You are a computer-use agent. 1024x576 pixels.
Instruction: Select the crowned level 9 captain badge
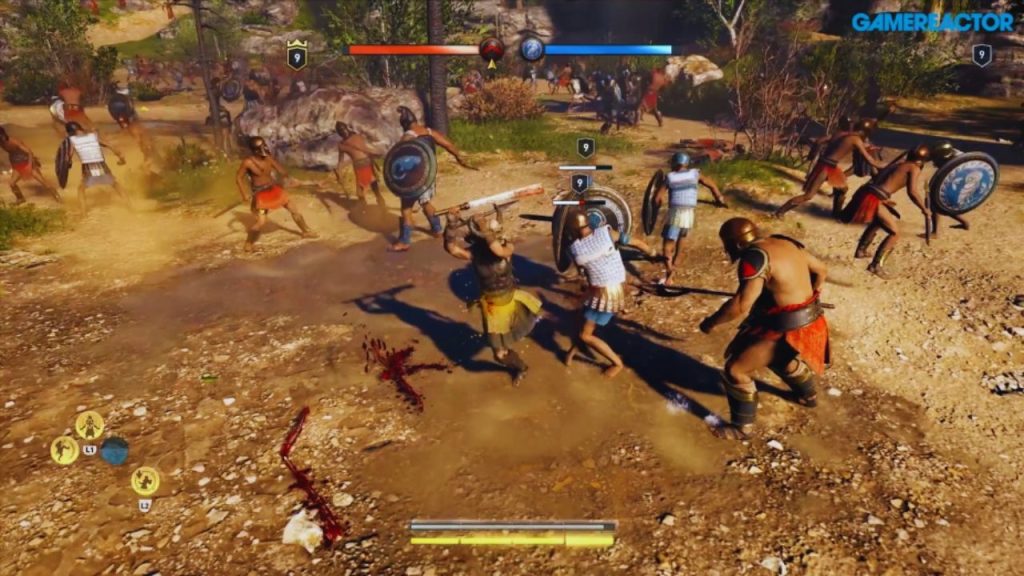pos(297,55)
